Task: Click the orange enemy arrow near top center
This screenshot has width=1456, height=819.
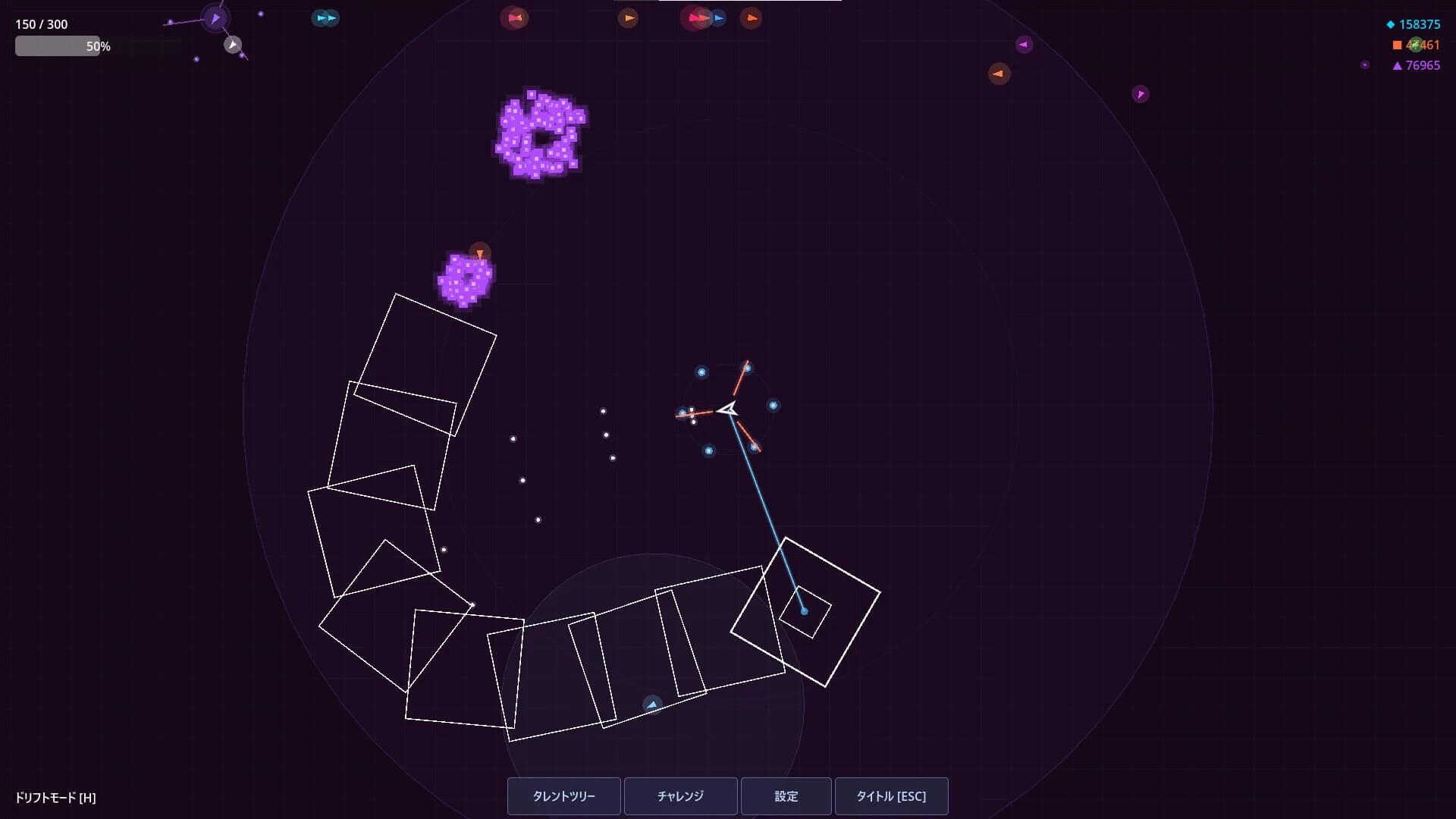Action: pyautogui.click(x=629, y=18)
